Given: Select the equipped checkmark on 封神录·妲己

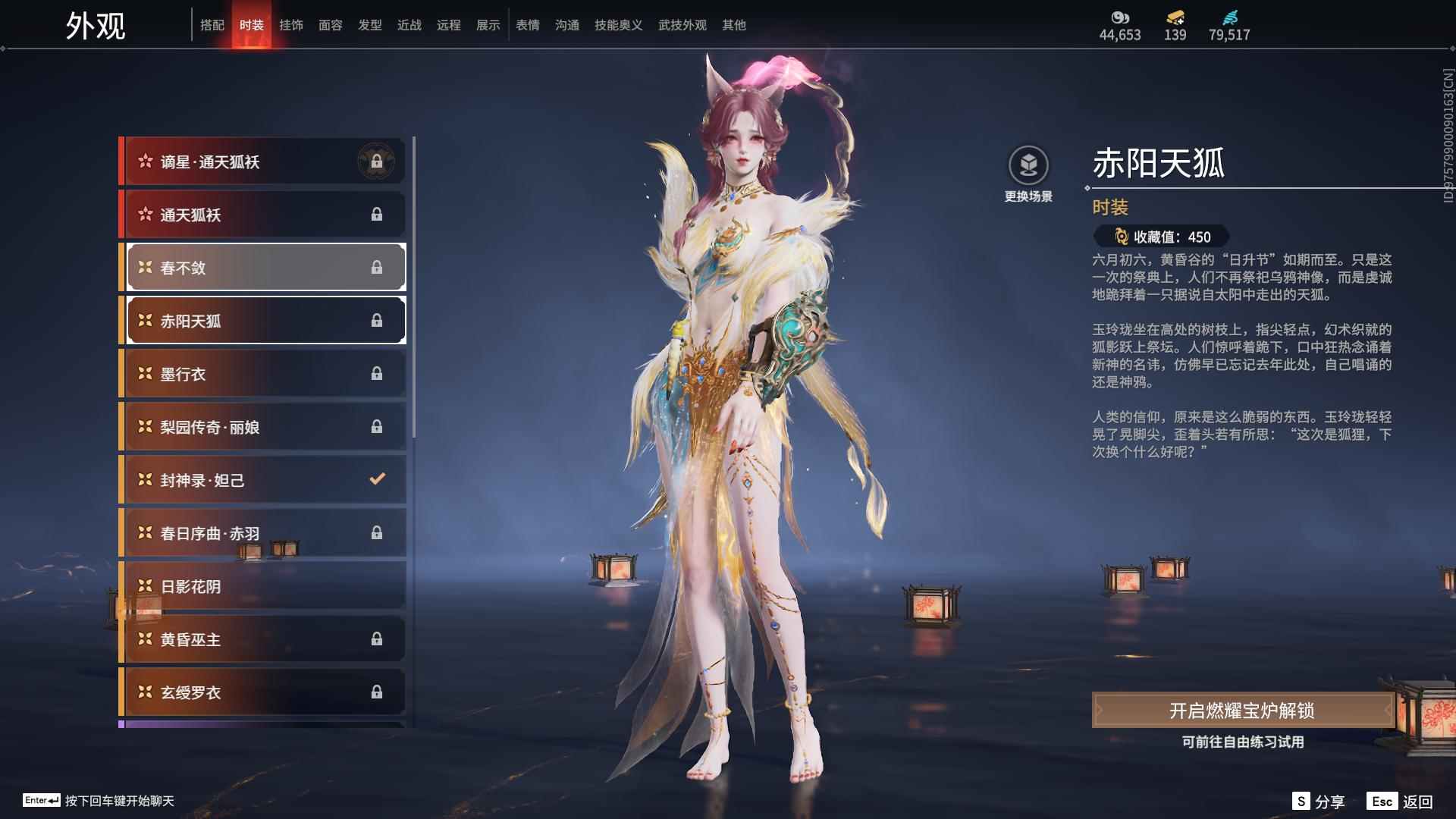Looking at the screenshot, I should pyautogui.click(x=375, y=479).
